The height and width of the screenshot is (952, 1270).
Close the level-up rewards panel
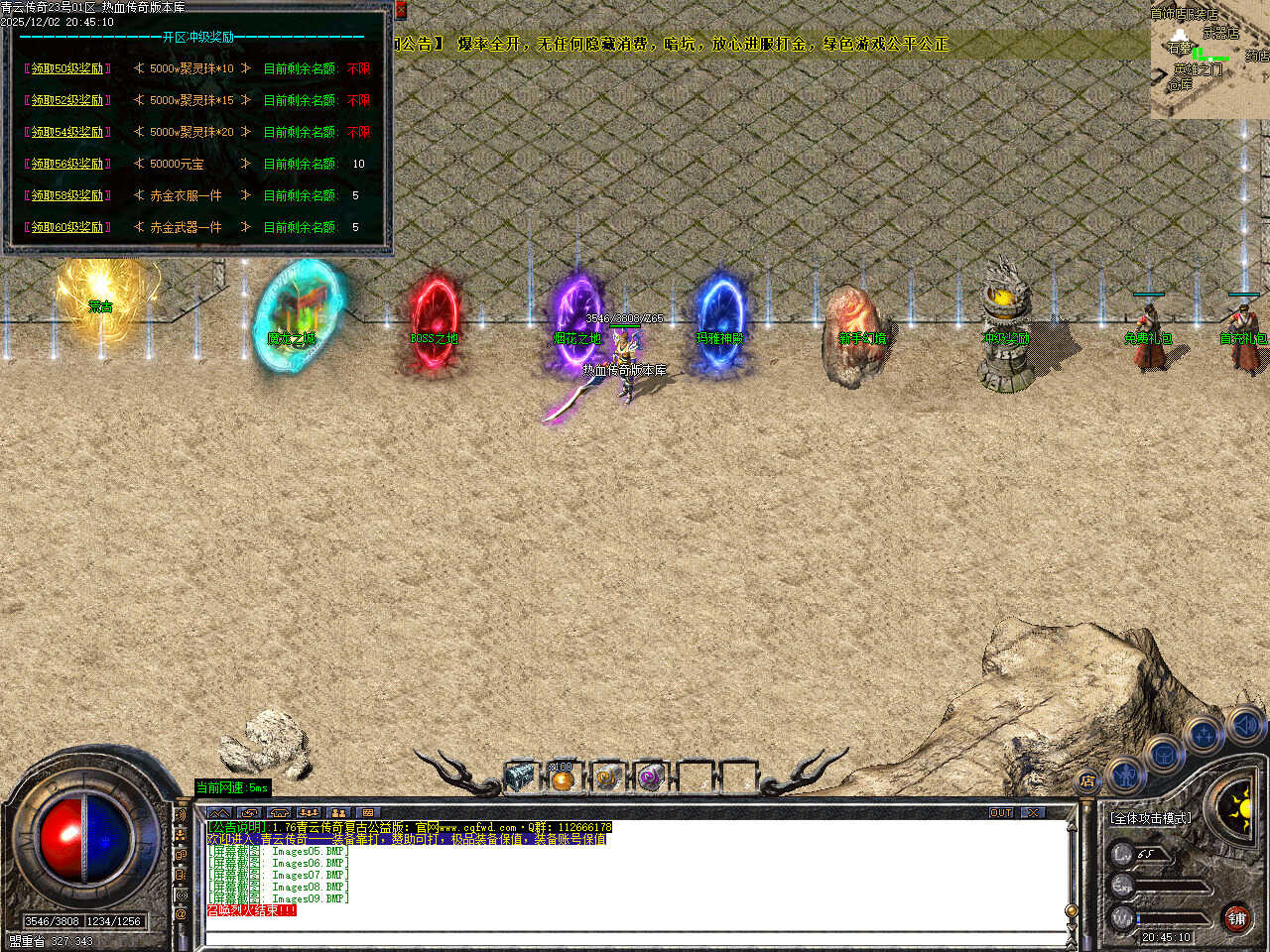pyautogui.click(x=401, y=9)
